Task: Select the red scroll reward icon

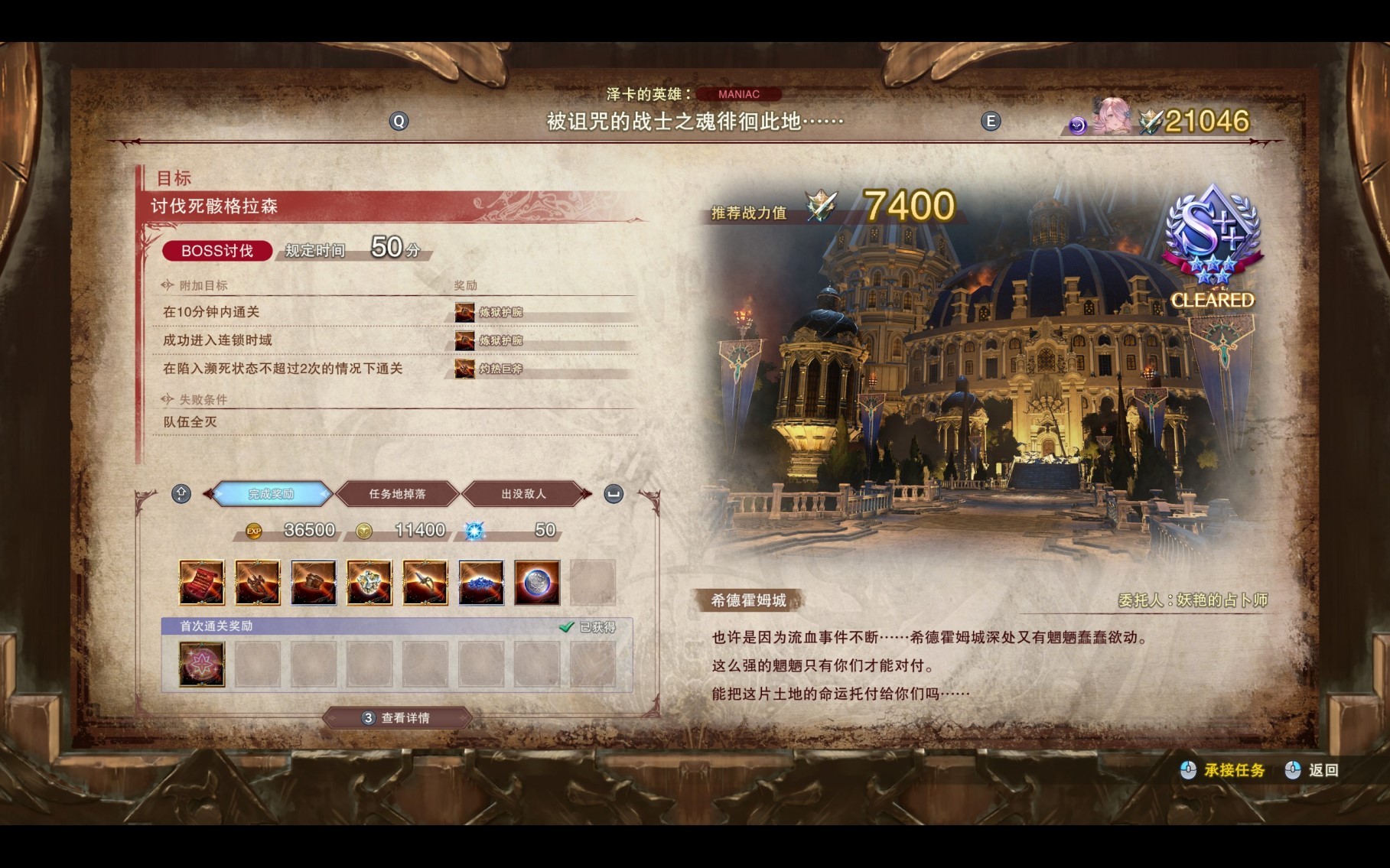Action: pos(202,583)
